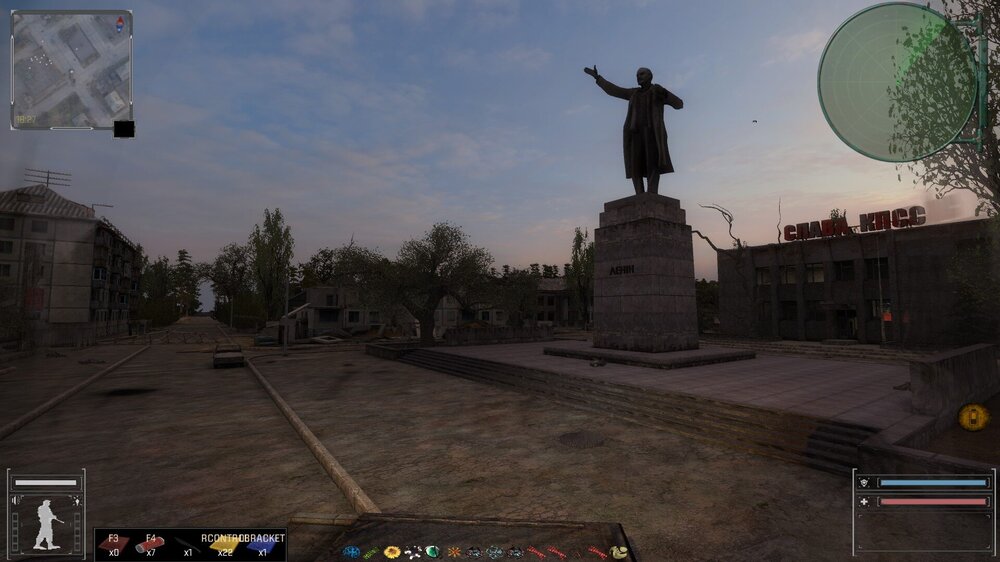Select the yellow sunflower artifact icon
Viewport: 1000px width, 562px height.
[x=392, y=552]
